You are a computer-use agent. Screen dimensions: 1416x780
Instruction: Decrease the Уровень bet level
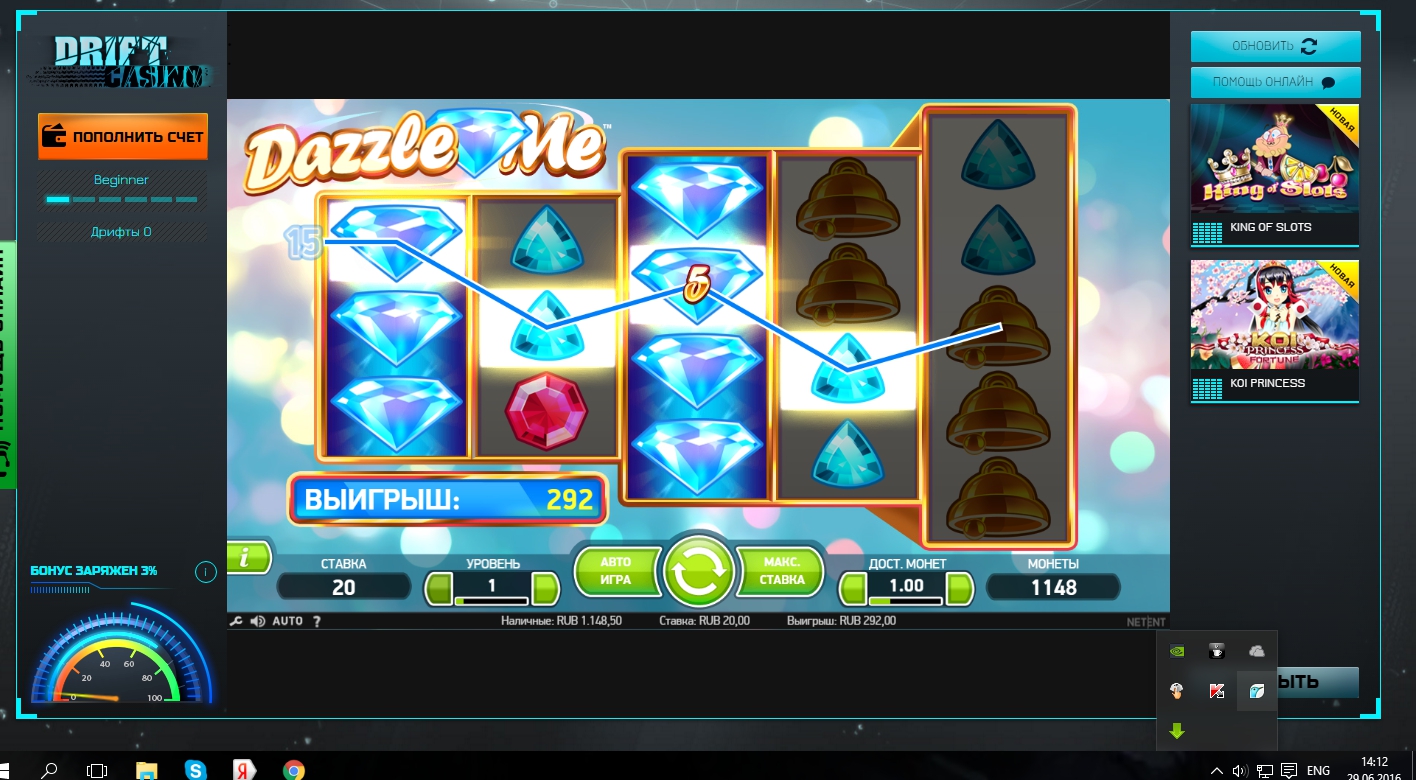coord(439,588)
